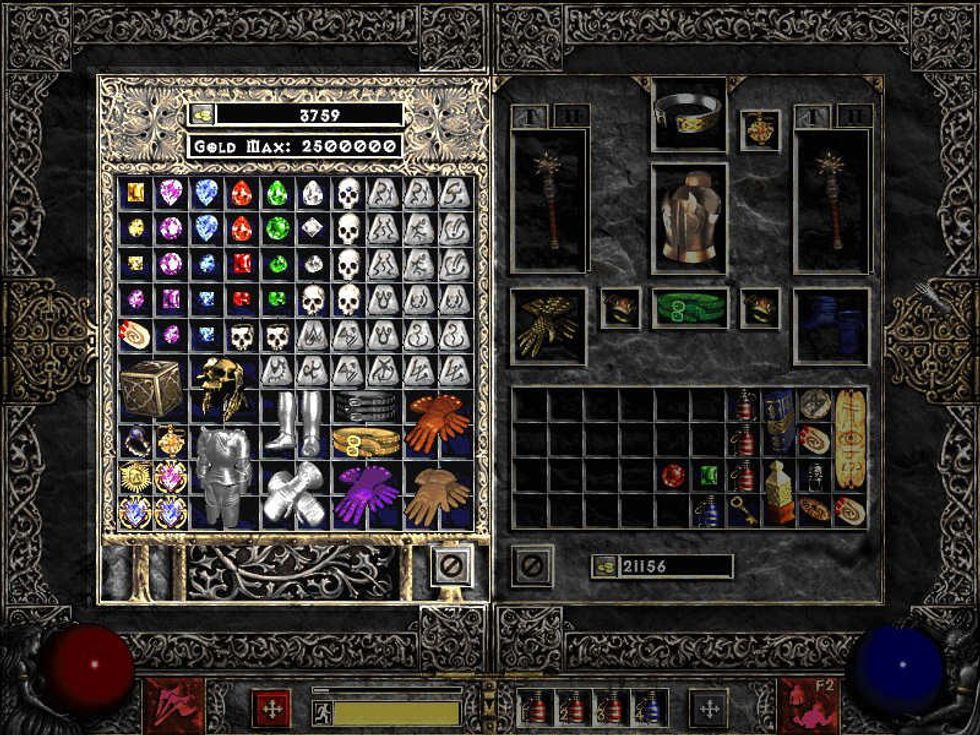The image size is (980, 735).
Task: Select the equipped green belt
Action: (x=690, y=308)
